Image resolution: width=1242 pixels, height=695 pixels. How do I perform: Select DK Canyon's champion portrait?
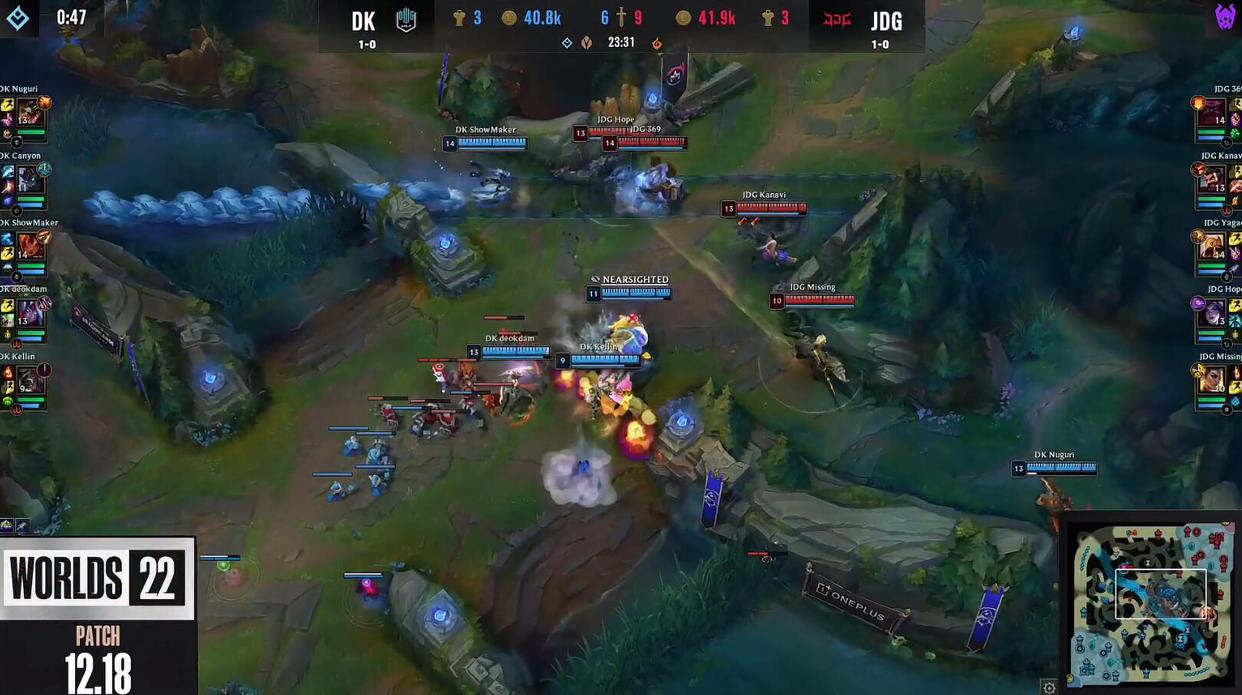[29, 180]
